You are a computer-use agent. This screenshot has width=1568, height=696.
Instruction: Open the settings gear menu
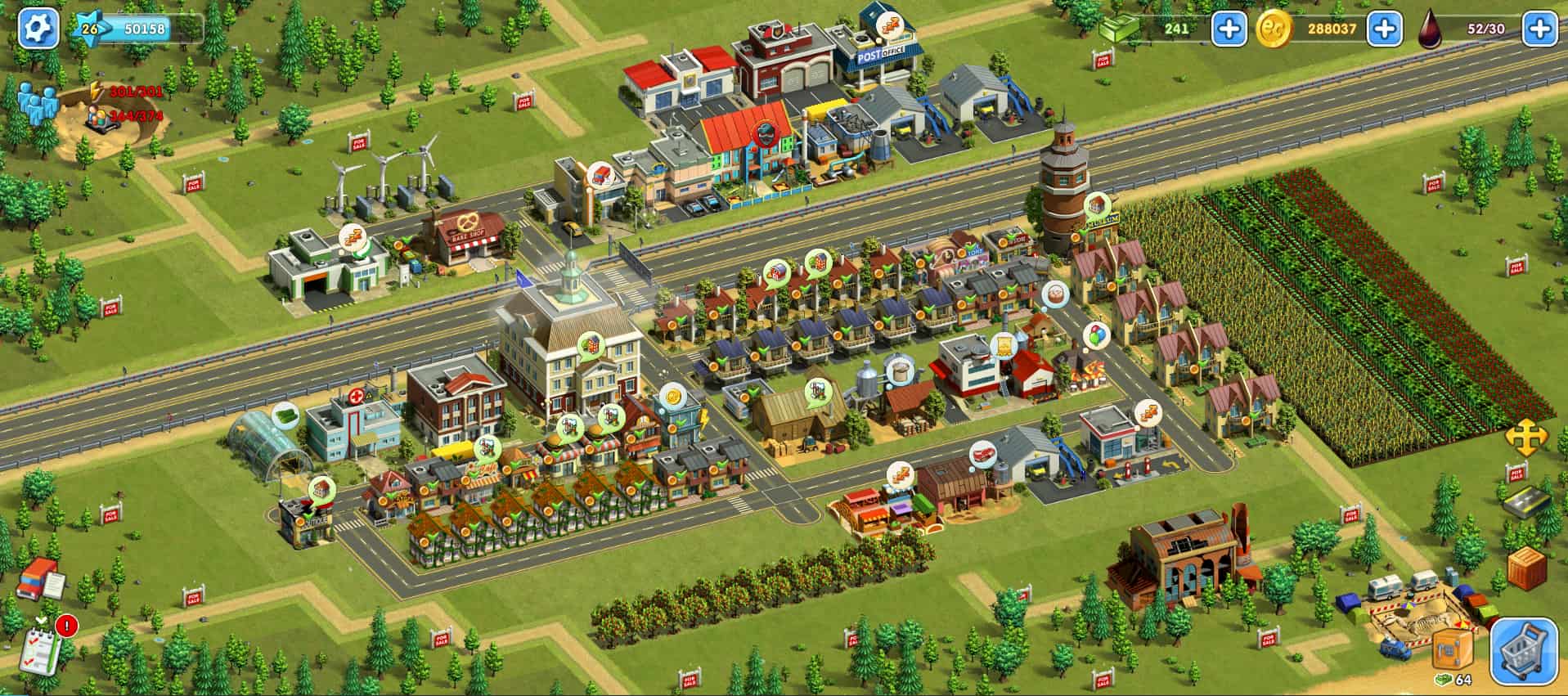38,29
